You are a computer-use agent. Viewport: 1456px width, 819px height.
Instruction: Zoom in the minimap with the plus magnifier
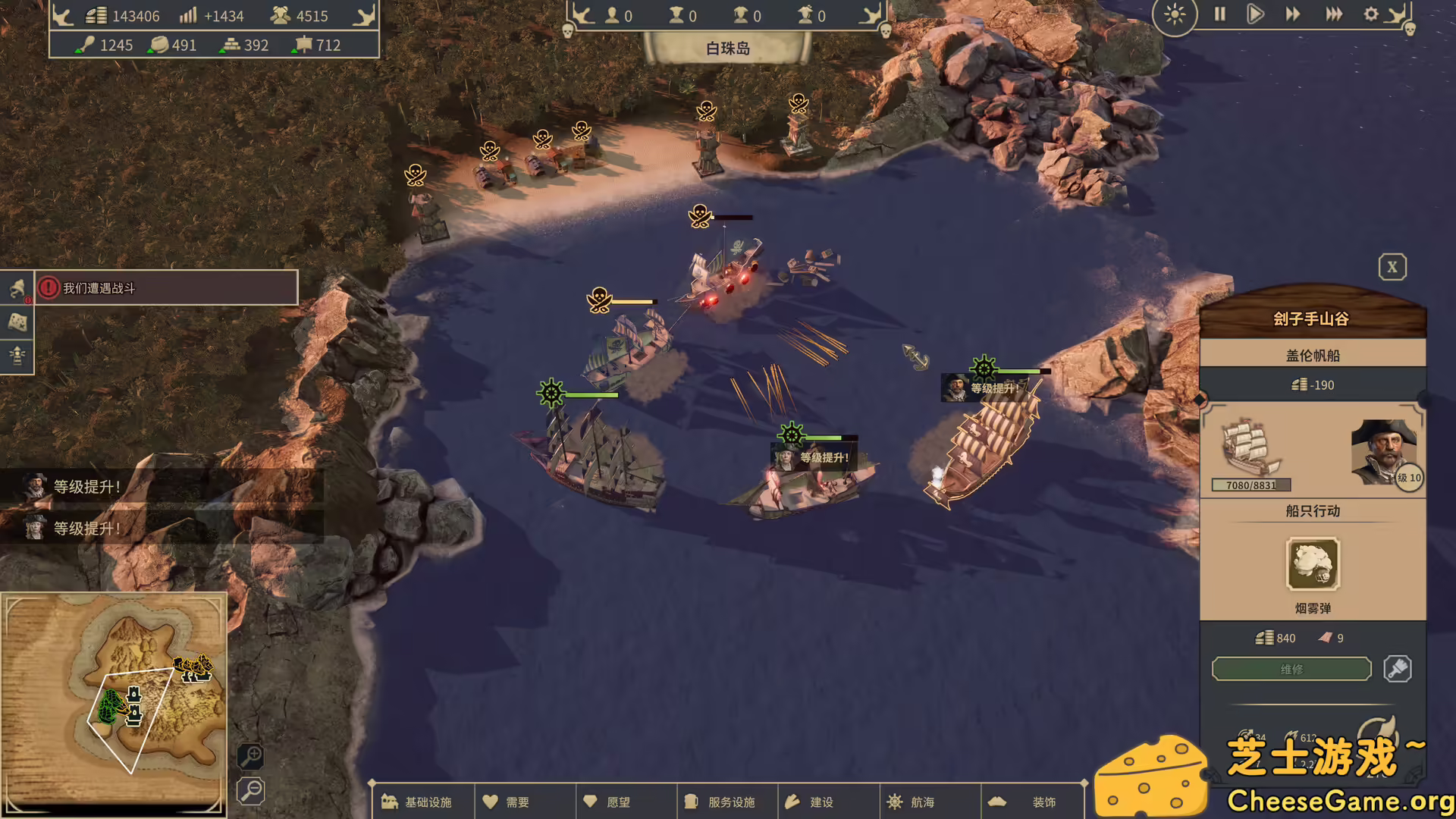tap(250, 758)
